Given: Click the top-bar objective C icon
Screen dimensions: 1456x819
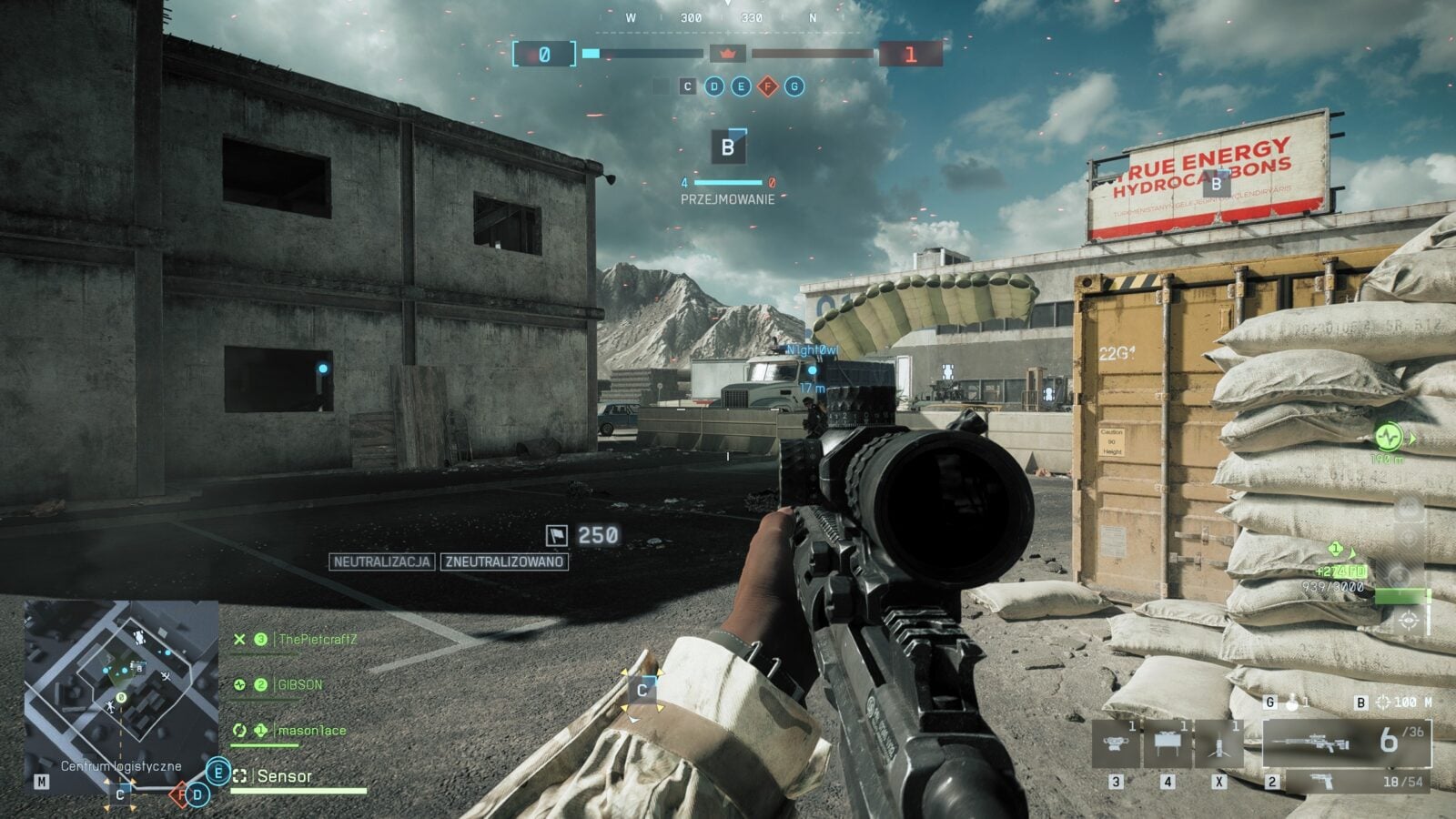Looking at the screenshot, I should pyautogui.click(x=688, y=86).
